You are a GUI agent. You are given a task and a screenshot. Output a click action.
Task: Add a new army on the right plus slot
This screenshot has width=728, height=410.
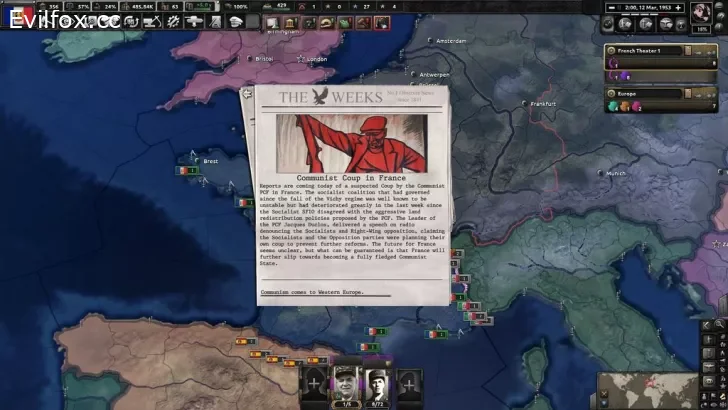pos(408,382)
